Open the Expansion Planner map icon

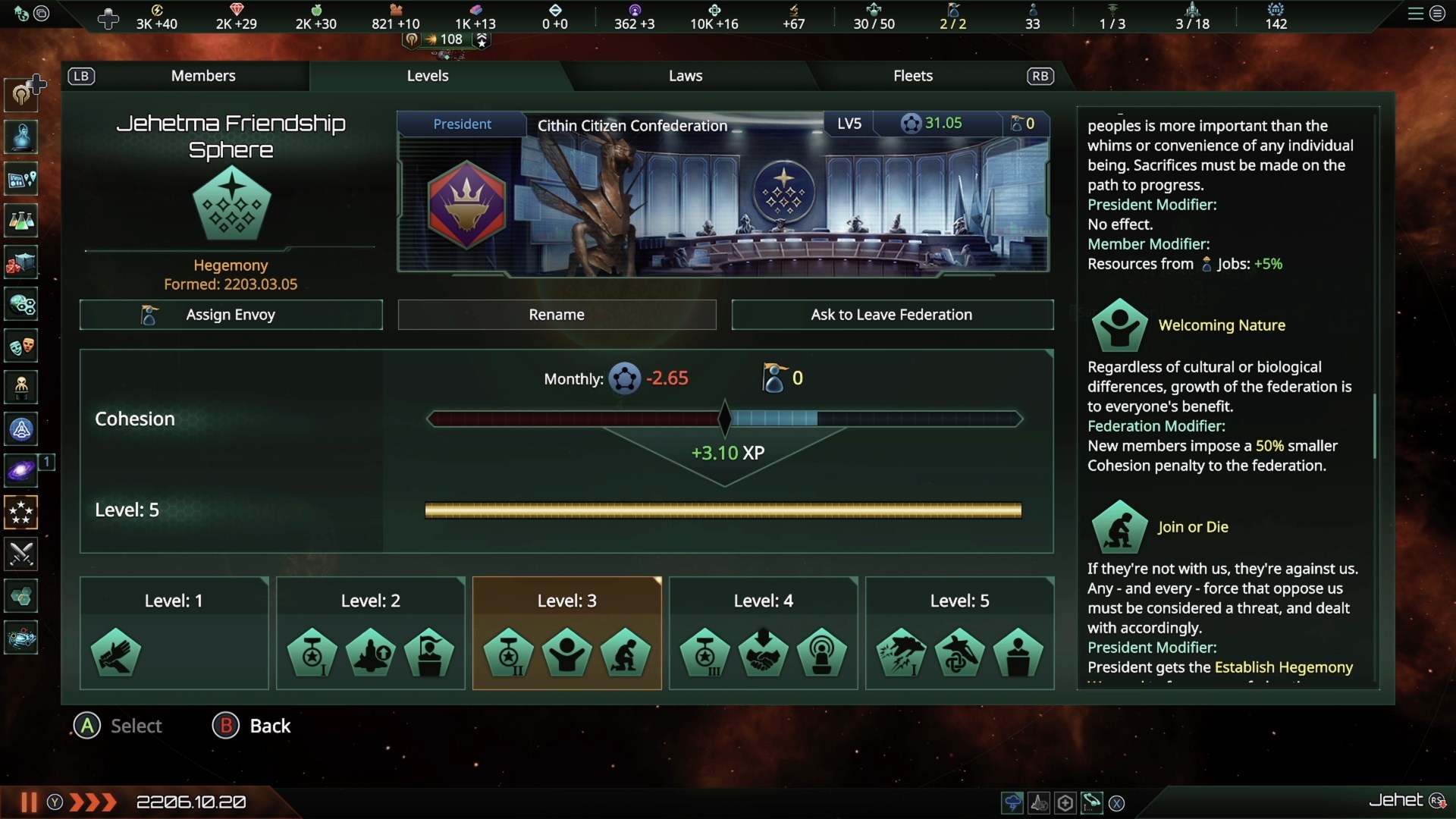coord(20,180)
